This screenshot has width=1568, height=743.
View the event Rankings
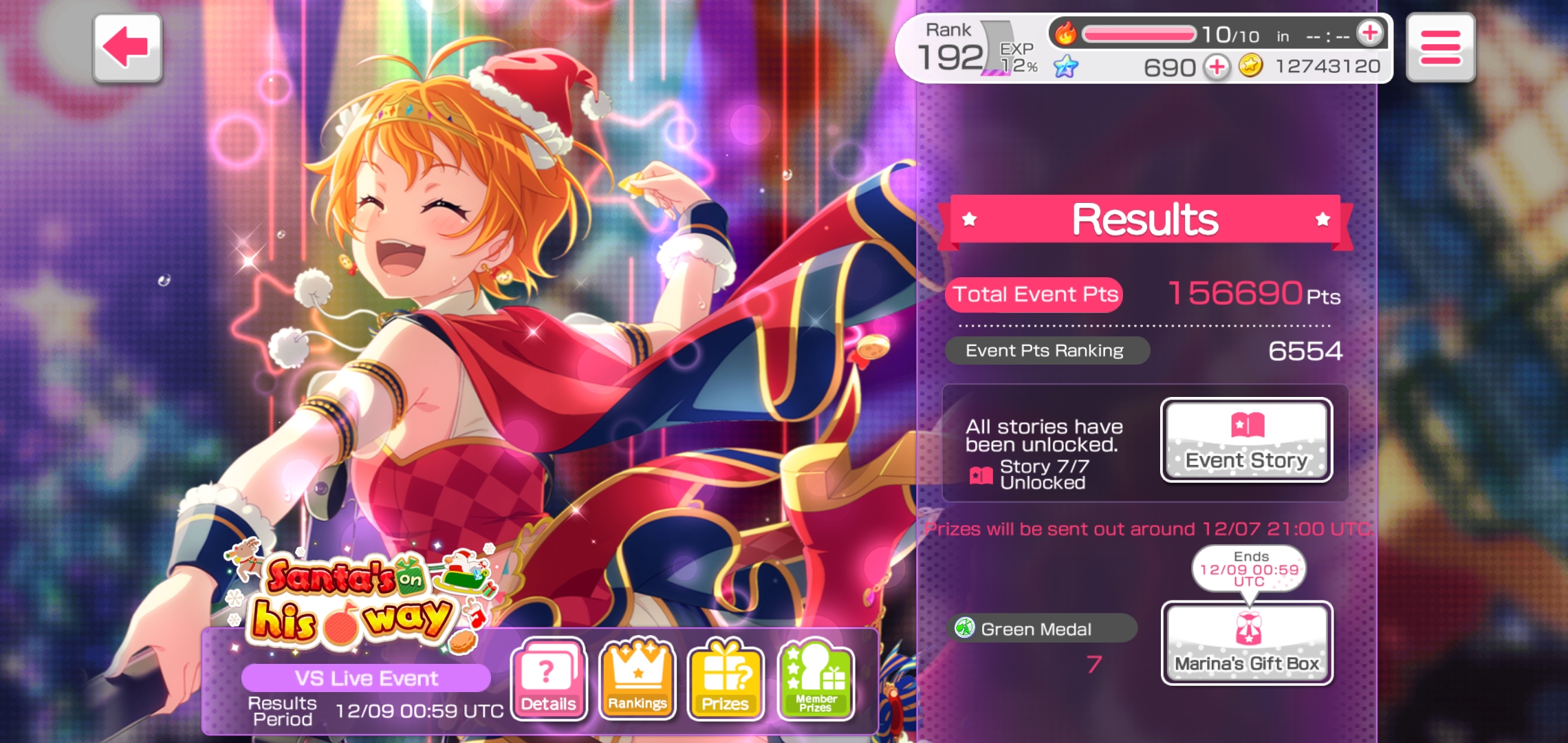click(x=637, y=679)
